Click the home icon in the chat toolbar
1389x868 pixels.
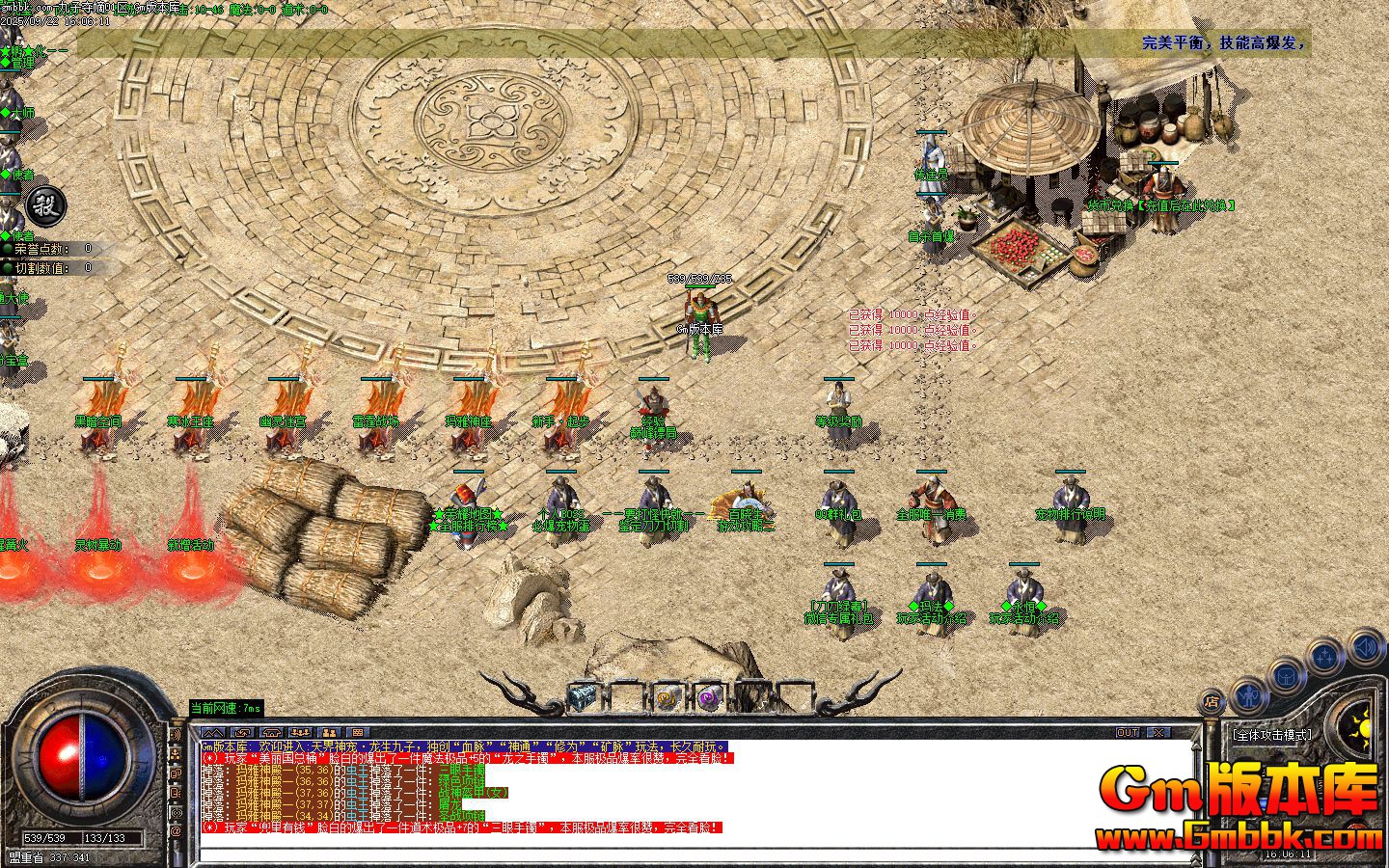270,732
